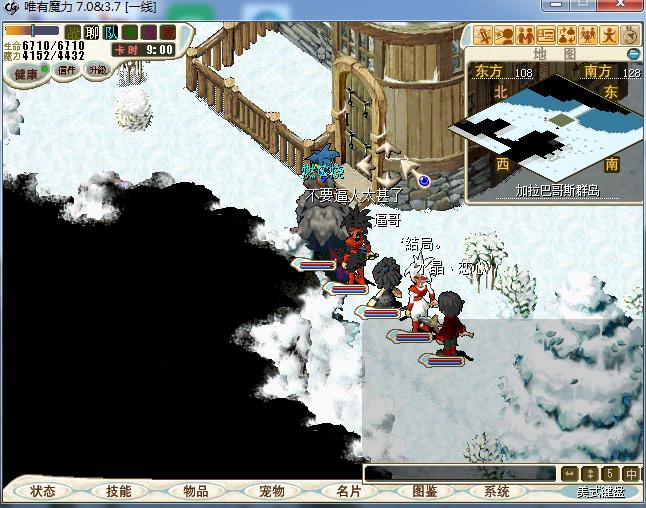The image size is (646, 508).
Task: Click the chat input field
Action: (x=460, y=473)
